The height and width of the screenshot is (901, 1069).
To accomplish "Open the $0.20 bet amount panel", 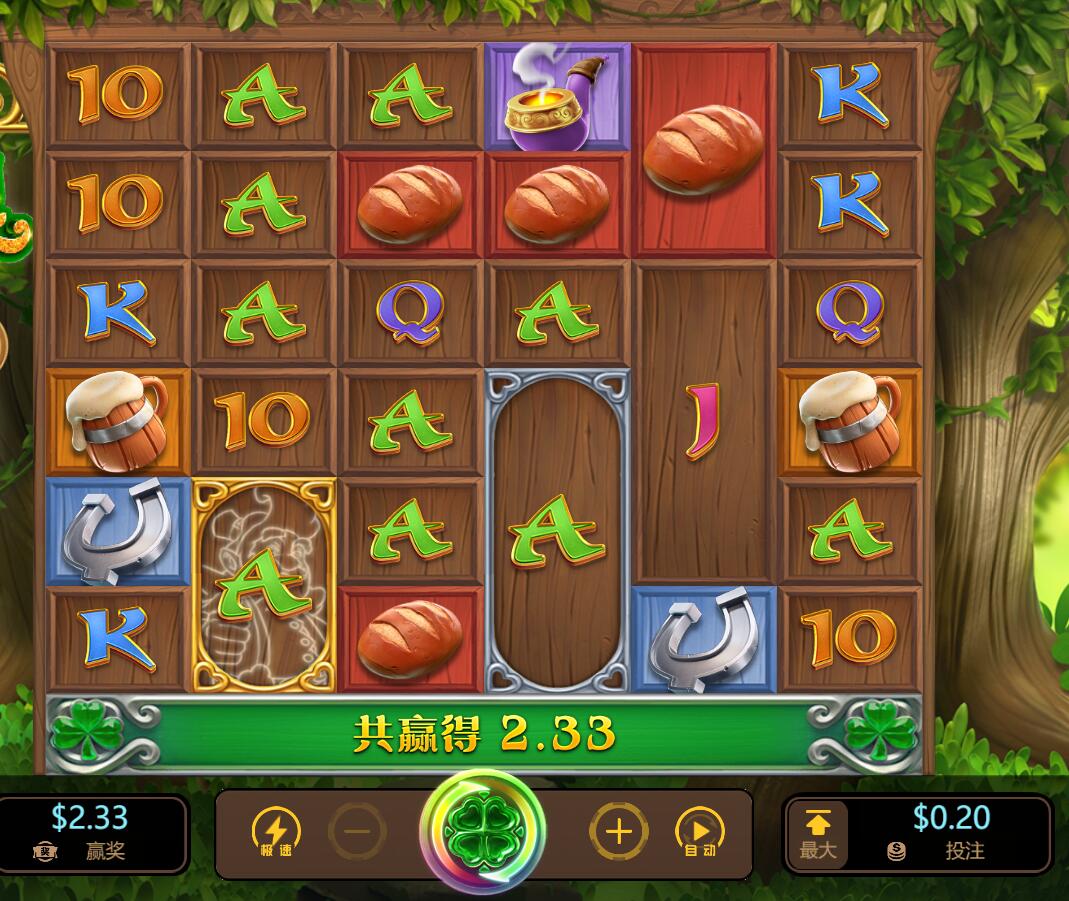I will point(950,833).
